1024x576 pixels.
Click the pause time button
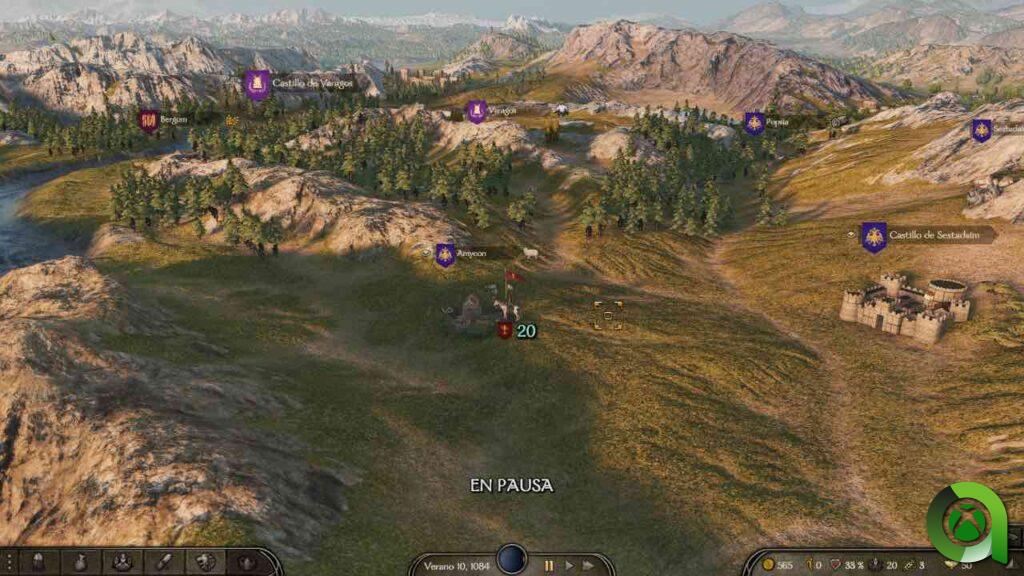(549, 565)
